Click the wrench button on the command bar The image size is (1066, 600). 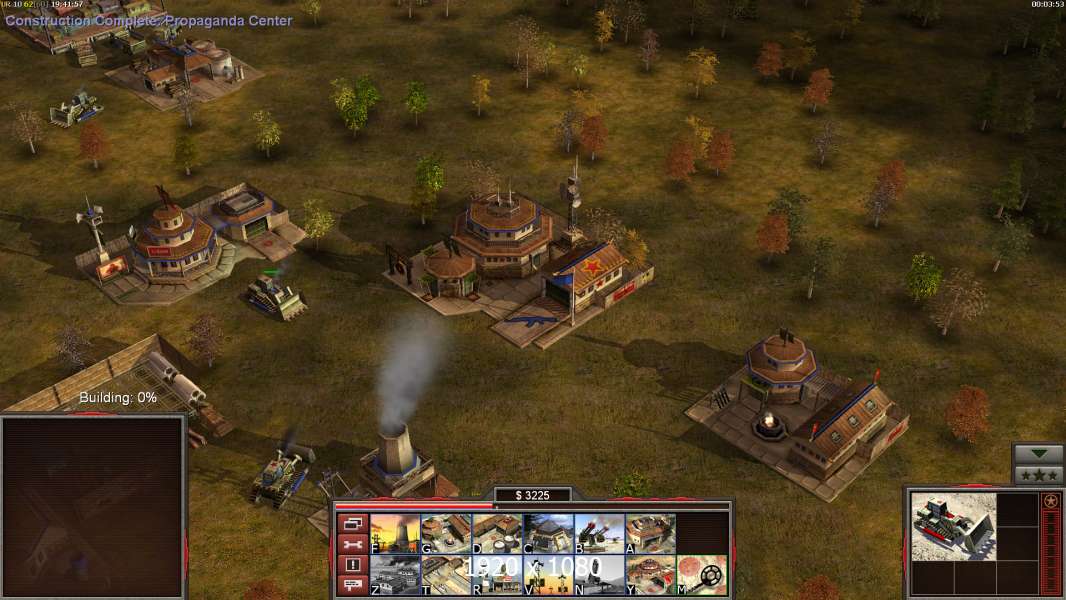(351, 545)
